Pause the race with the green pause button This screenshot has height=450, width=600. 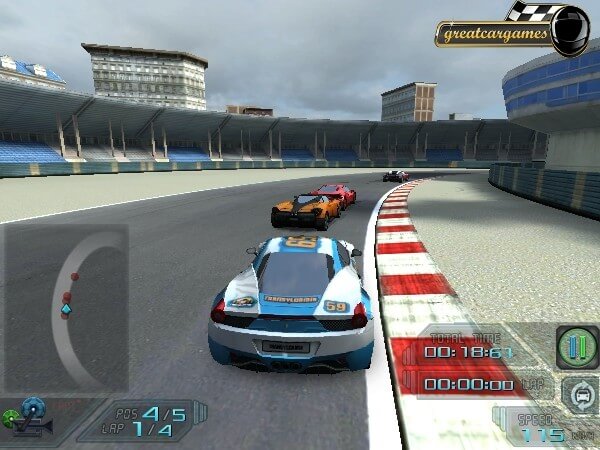(x=577, y=347)
